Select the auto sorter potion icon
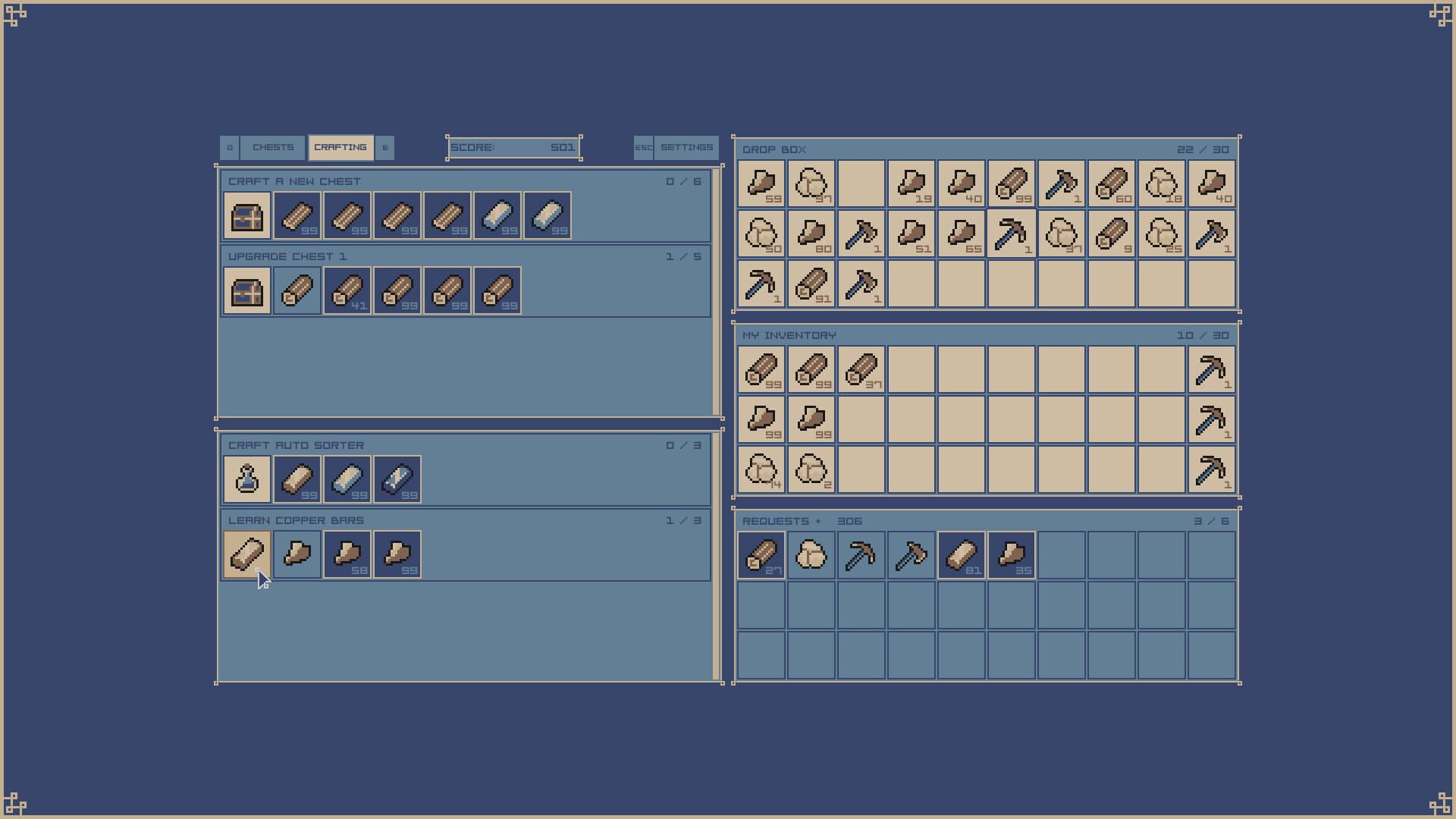 (x=246, y=479)
